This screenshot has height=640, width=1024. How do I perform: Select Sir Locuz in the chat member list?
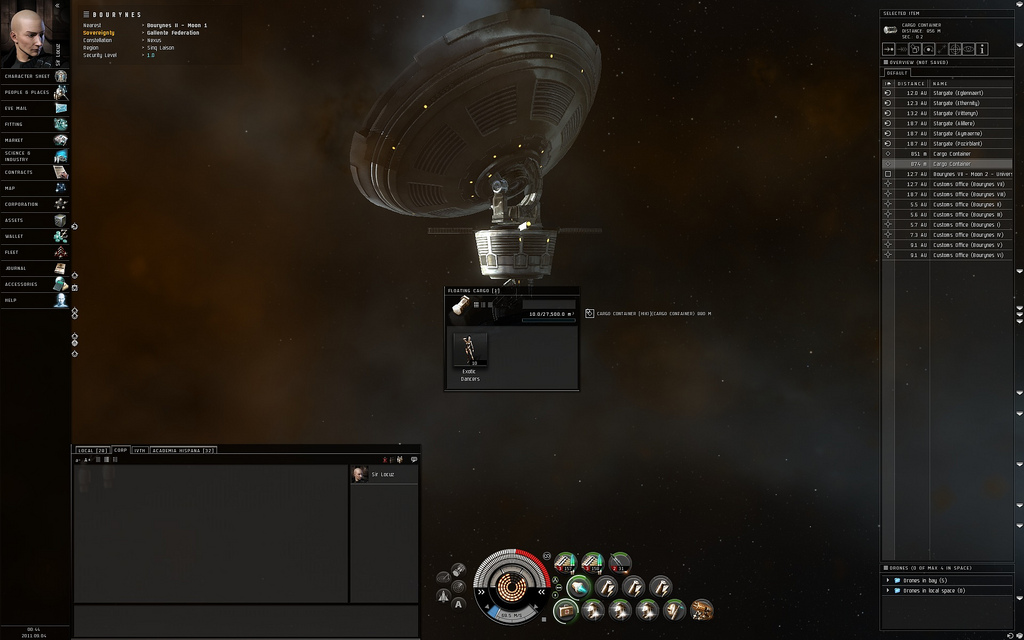coord(382,474)
